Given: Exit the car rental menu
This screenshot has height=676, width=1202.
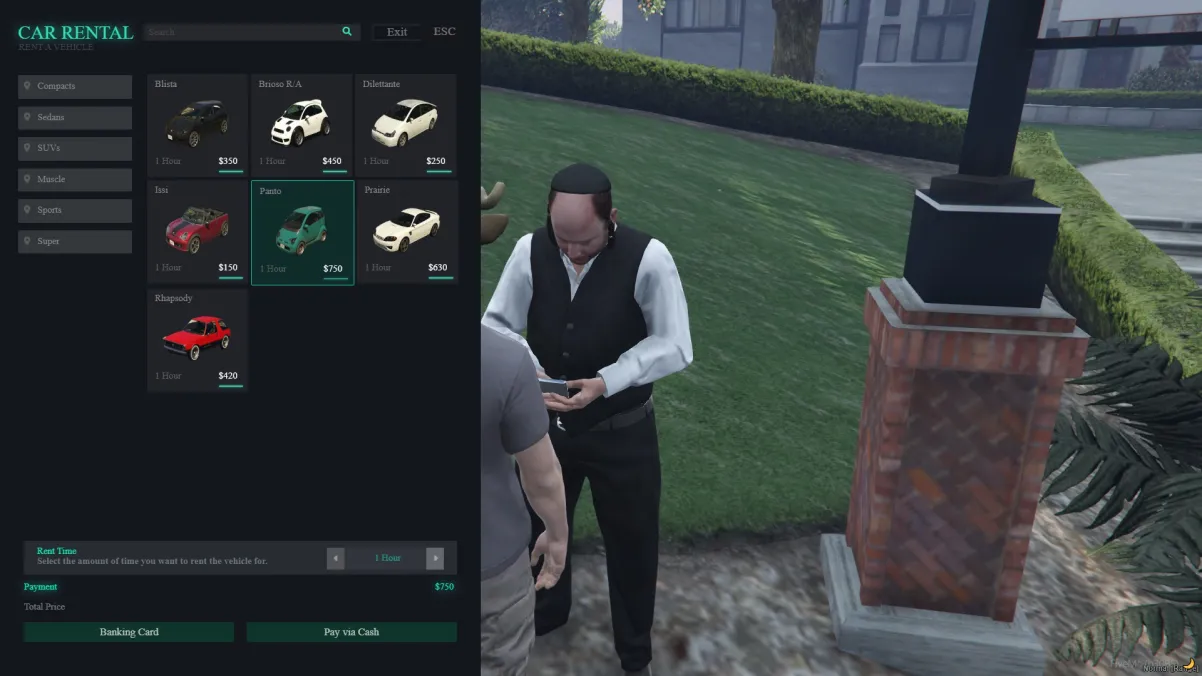Looking at the screenshot, I should (x=397, y=32).
